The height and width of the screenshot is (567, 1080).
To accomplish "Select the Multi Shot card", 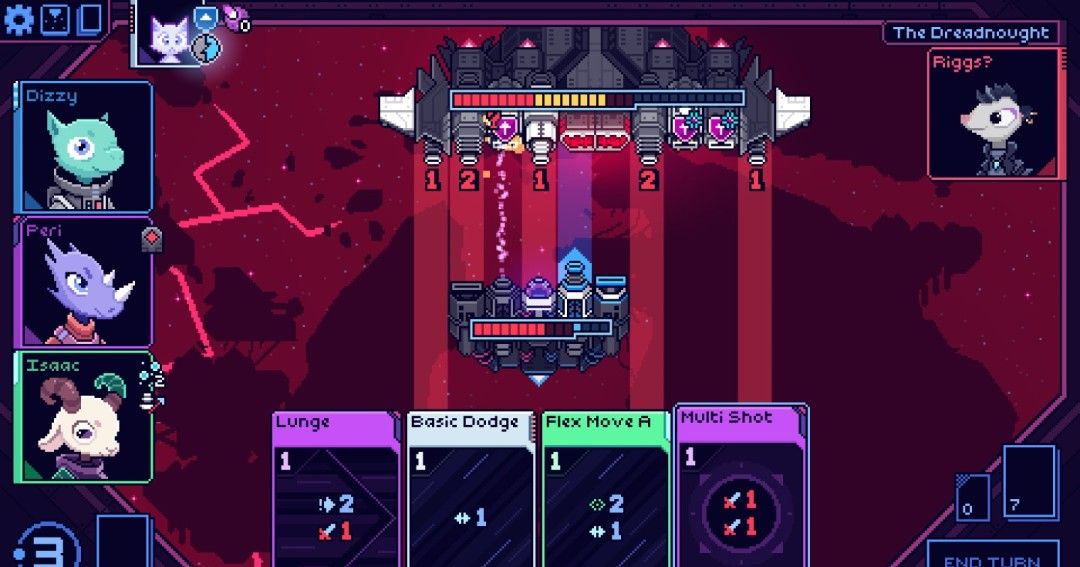I will (741, 485).
